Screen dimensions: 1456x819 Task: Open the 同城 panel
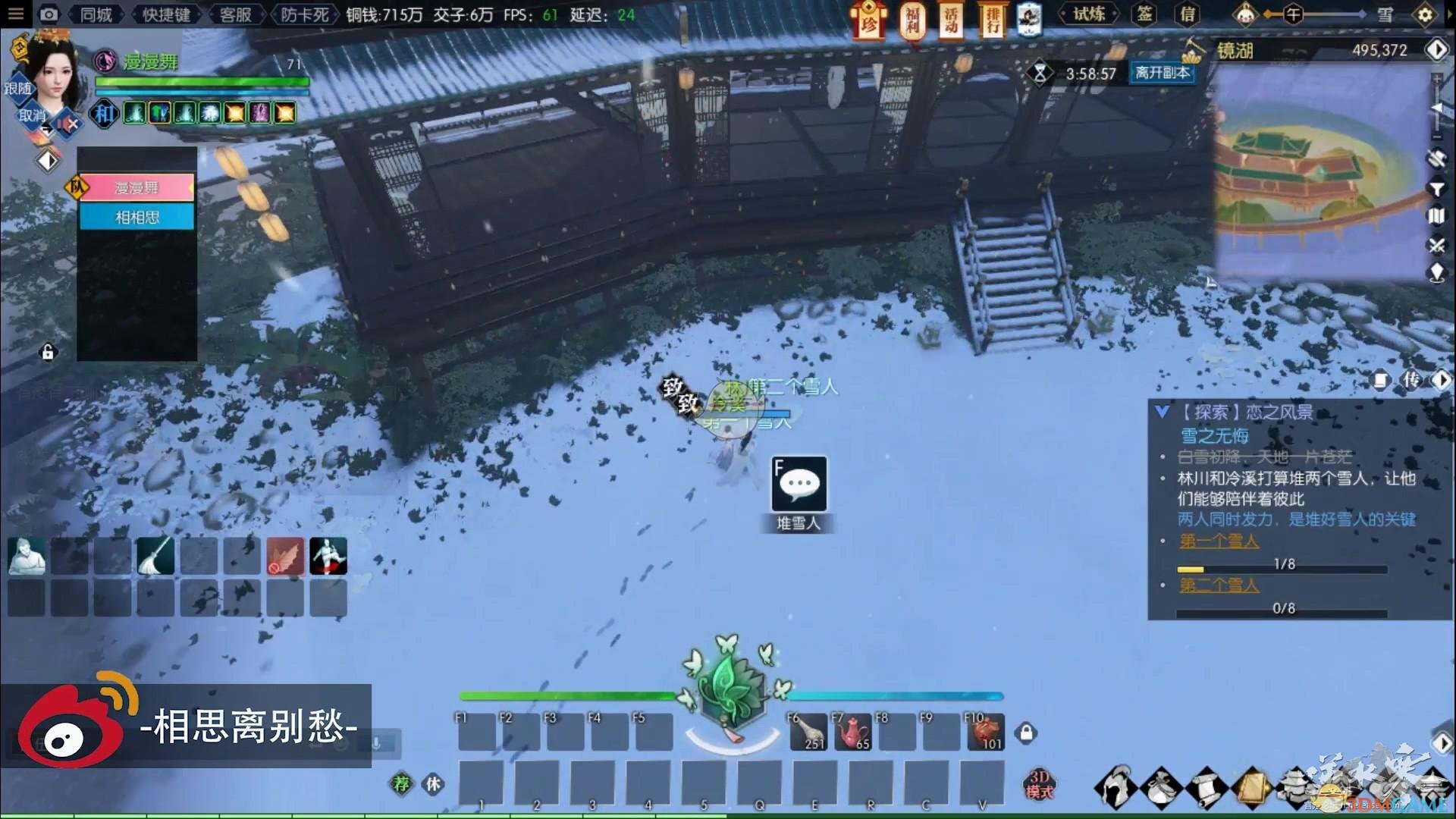point(96,14)
